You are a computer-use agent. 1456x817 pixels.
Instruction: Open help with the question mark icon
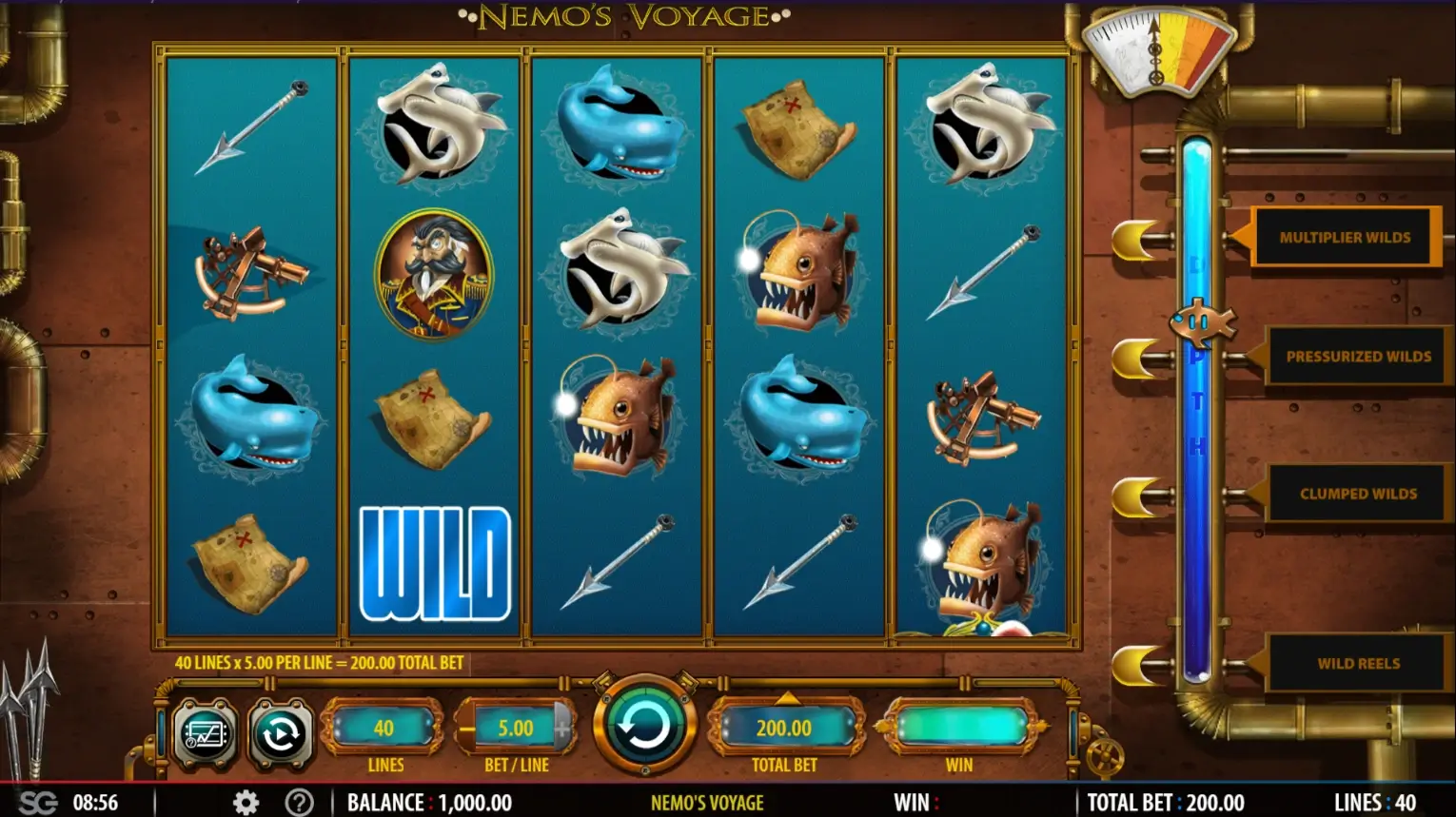299,803
